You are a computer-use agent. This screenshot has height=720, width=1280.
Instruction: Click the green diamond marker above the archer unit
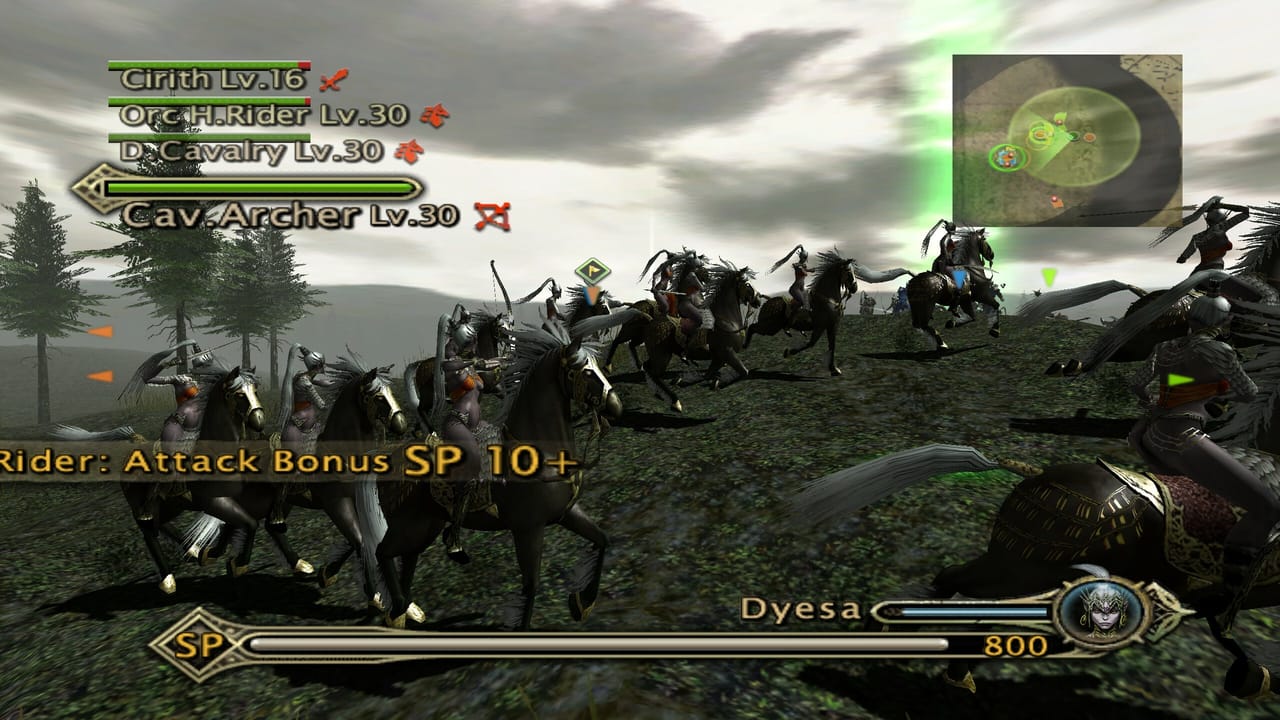click(590, 268)
